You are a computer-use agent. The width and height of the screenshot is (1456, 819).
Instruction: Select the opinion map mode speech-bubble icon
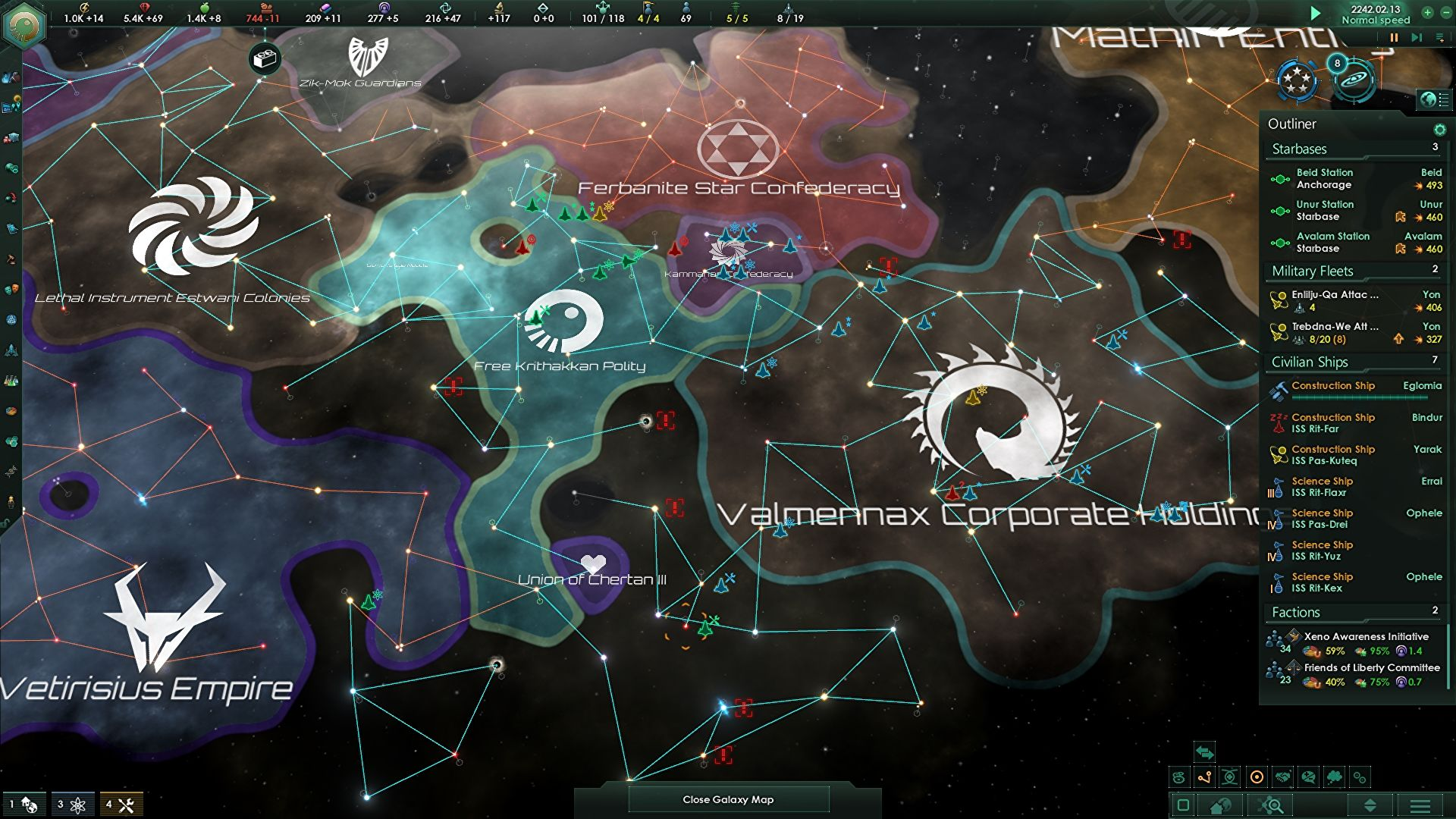1307,777
